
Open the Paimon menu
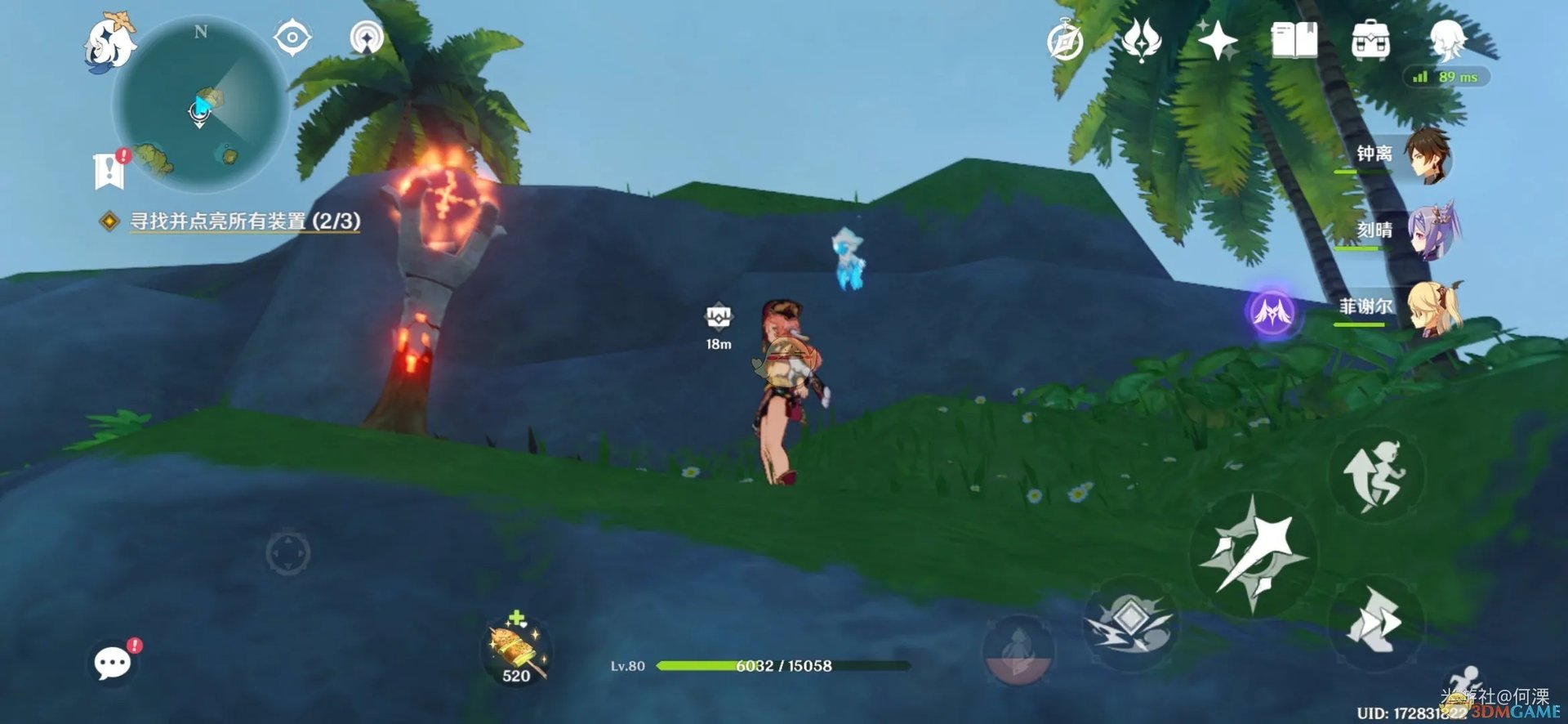click(111, 42)
